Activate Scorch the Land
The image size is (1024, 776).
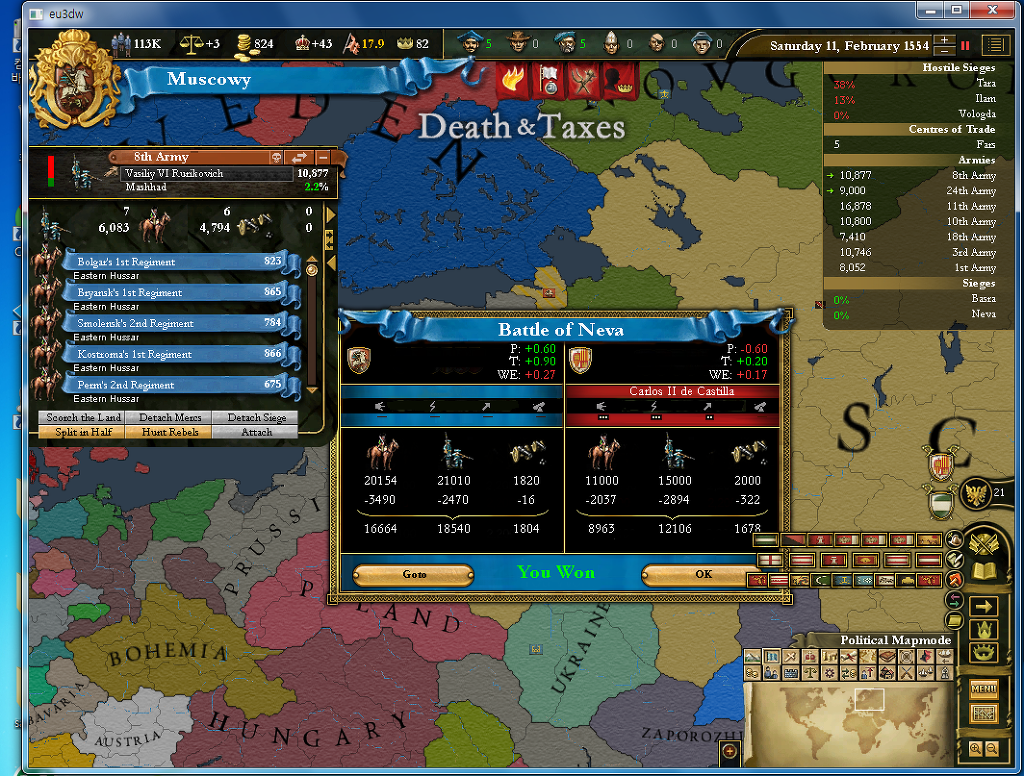point(83,417)
